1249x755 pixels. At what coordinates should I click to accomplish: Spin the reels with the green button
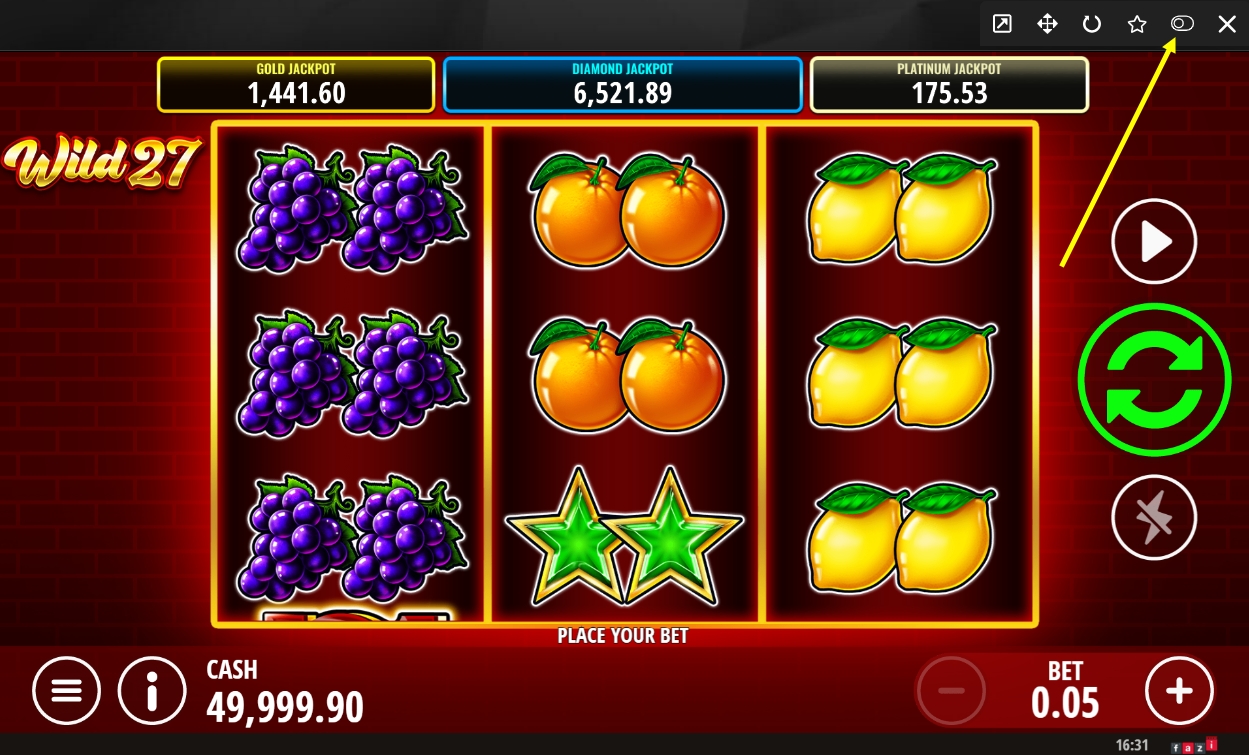[x=1154, y=378]
